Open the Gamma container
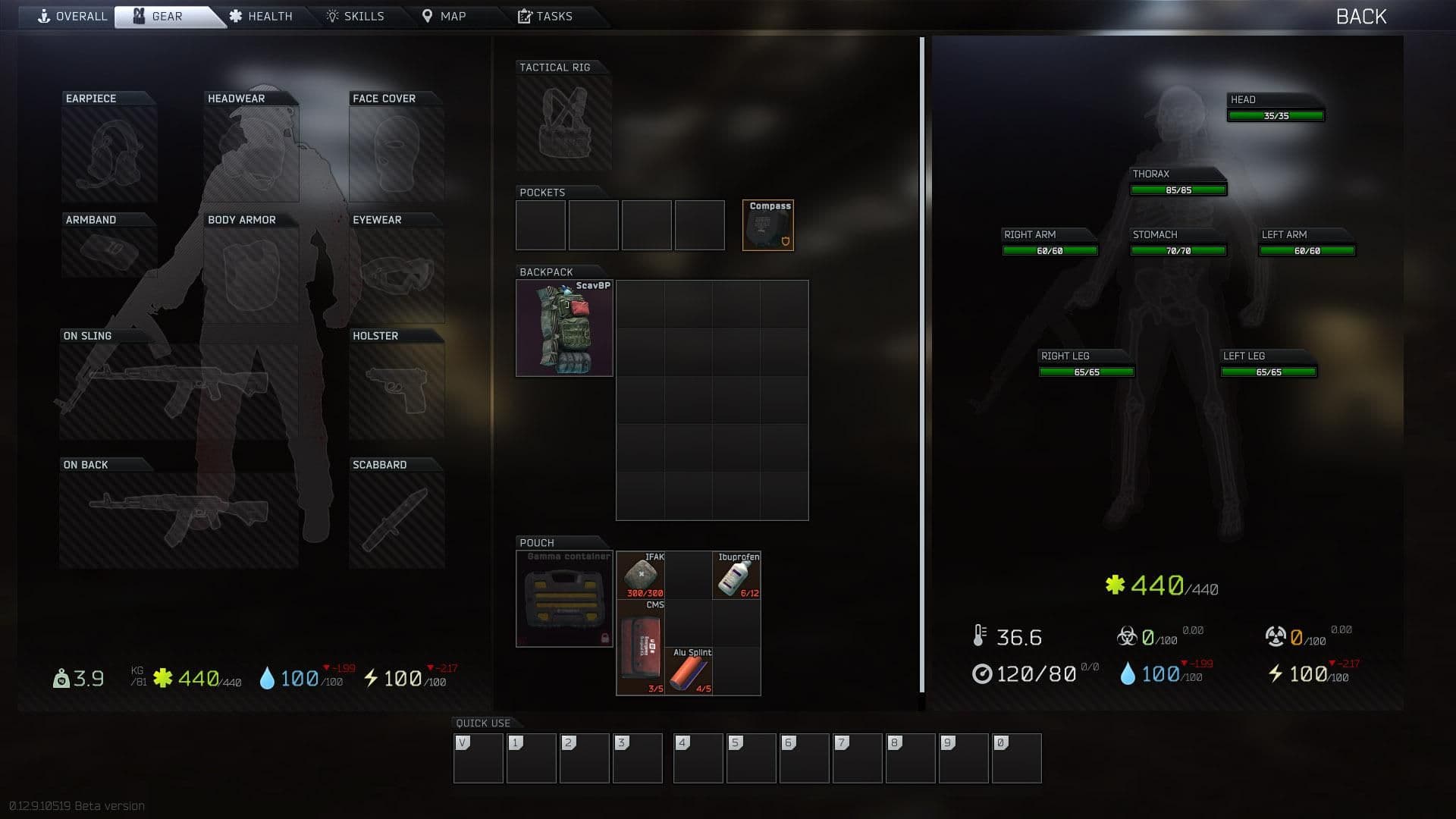Screen dimensions: 1456x819 (x=564, y=599)
